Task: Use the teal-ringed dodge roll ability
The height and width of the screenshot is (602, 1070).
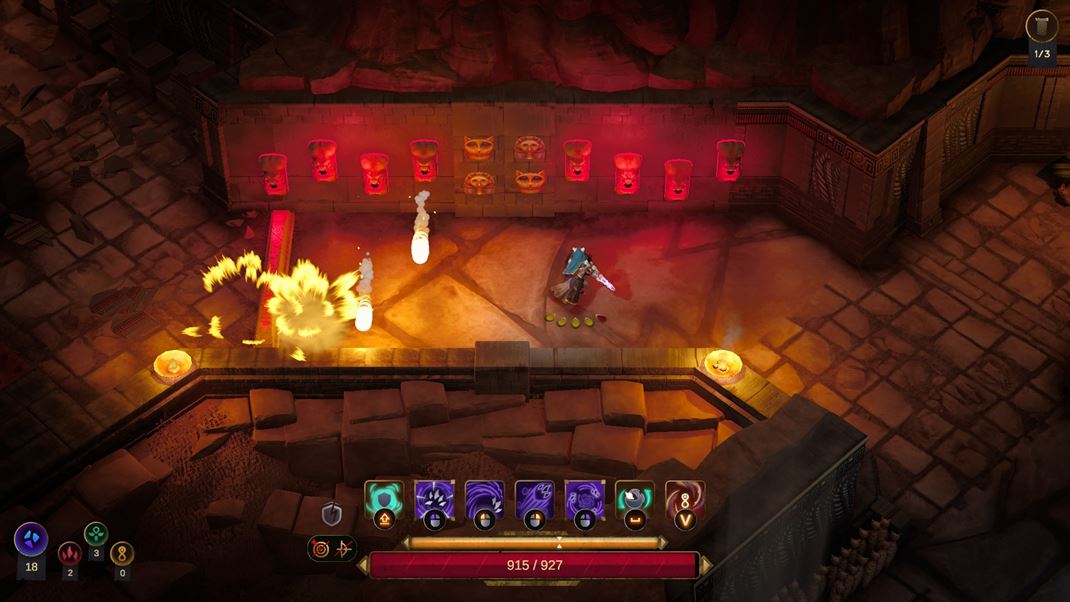Action: coord(634,498)
